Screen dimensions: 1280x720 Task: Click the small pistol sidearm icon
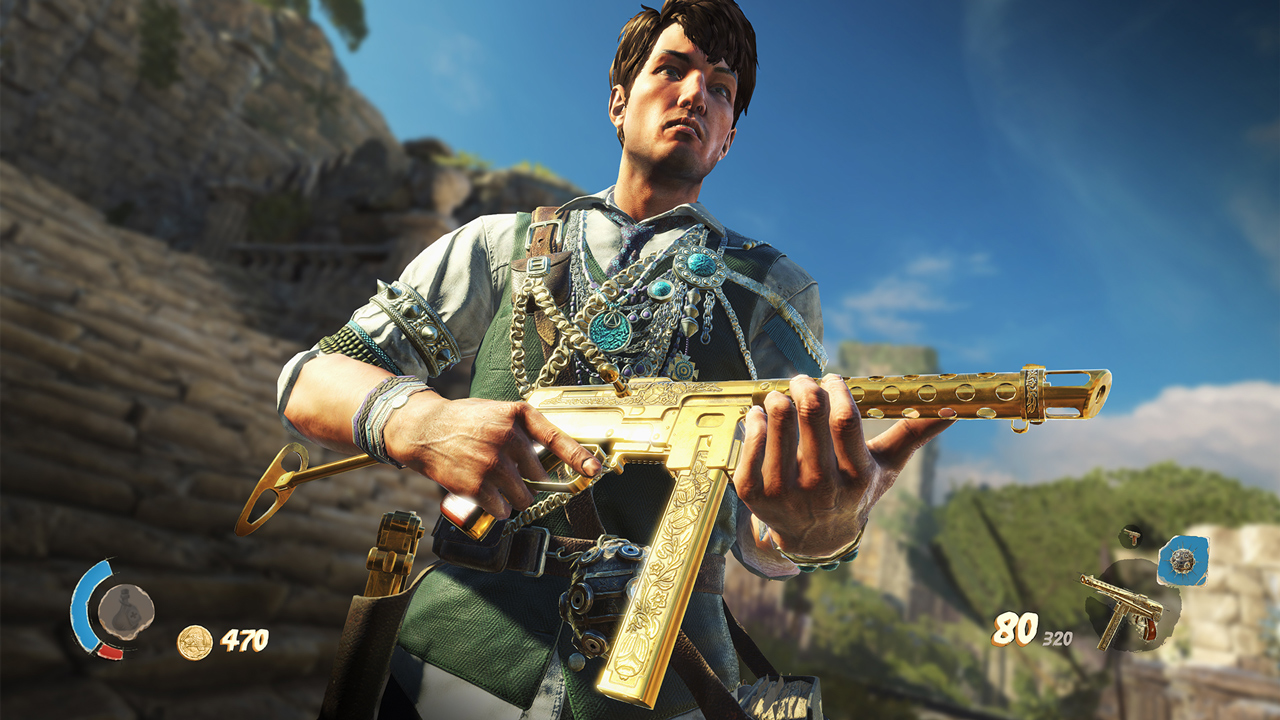click(x=1130, y=536)
